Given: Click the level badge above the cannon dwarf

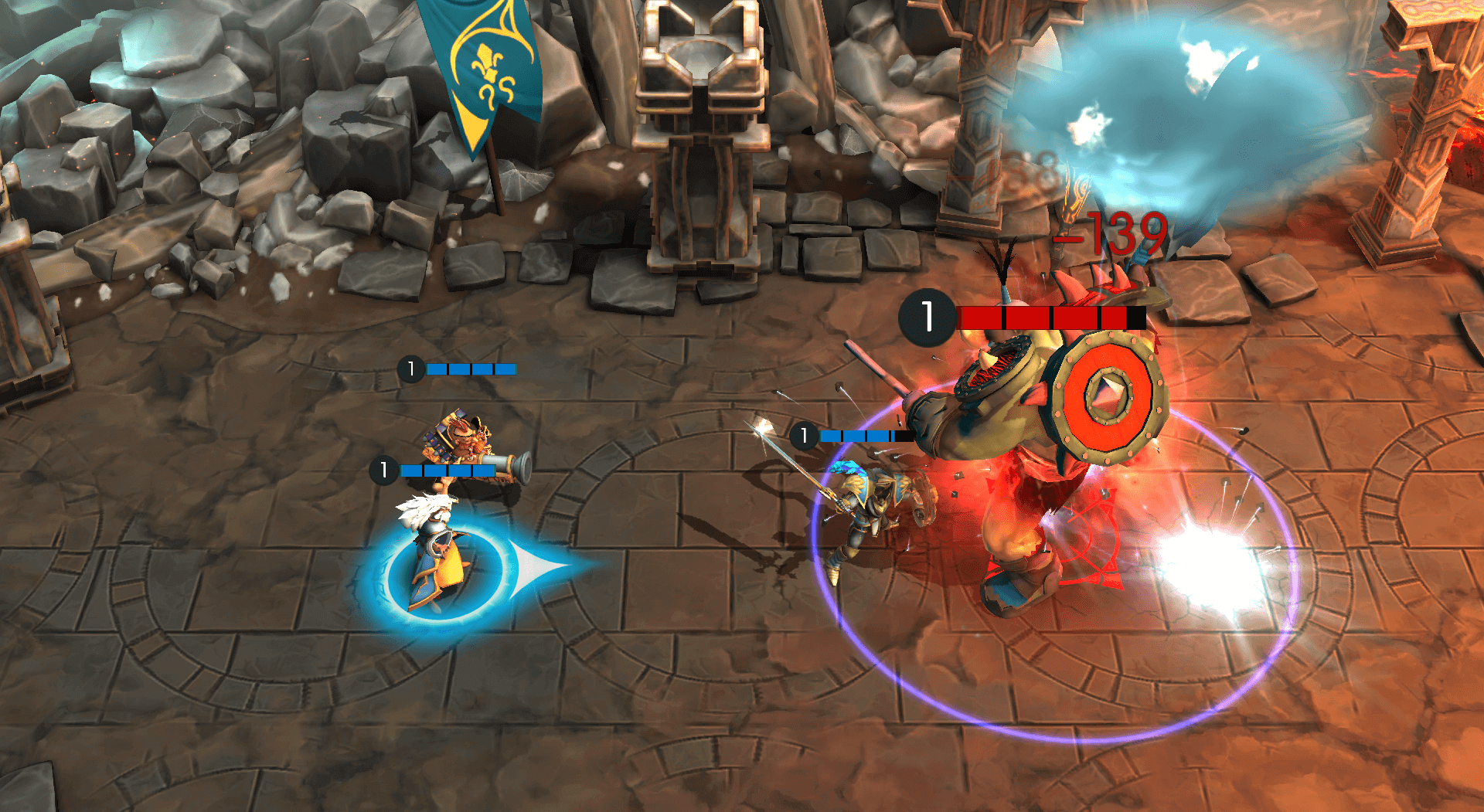Looking at the screenshot, I should coord(412,369).
